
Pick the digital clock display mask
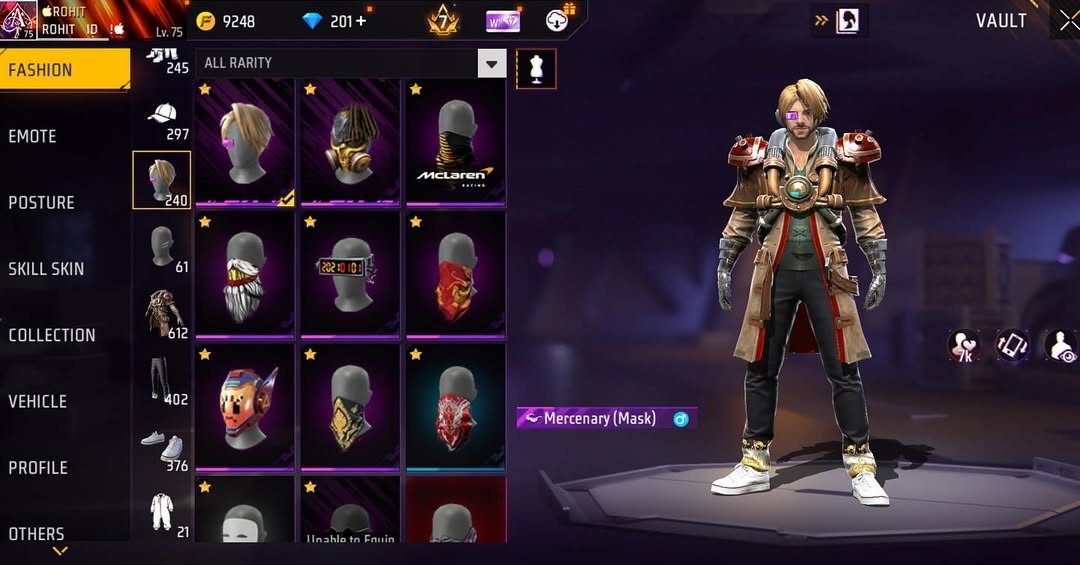pos(349,273)
